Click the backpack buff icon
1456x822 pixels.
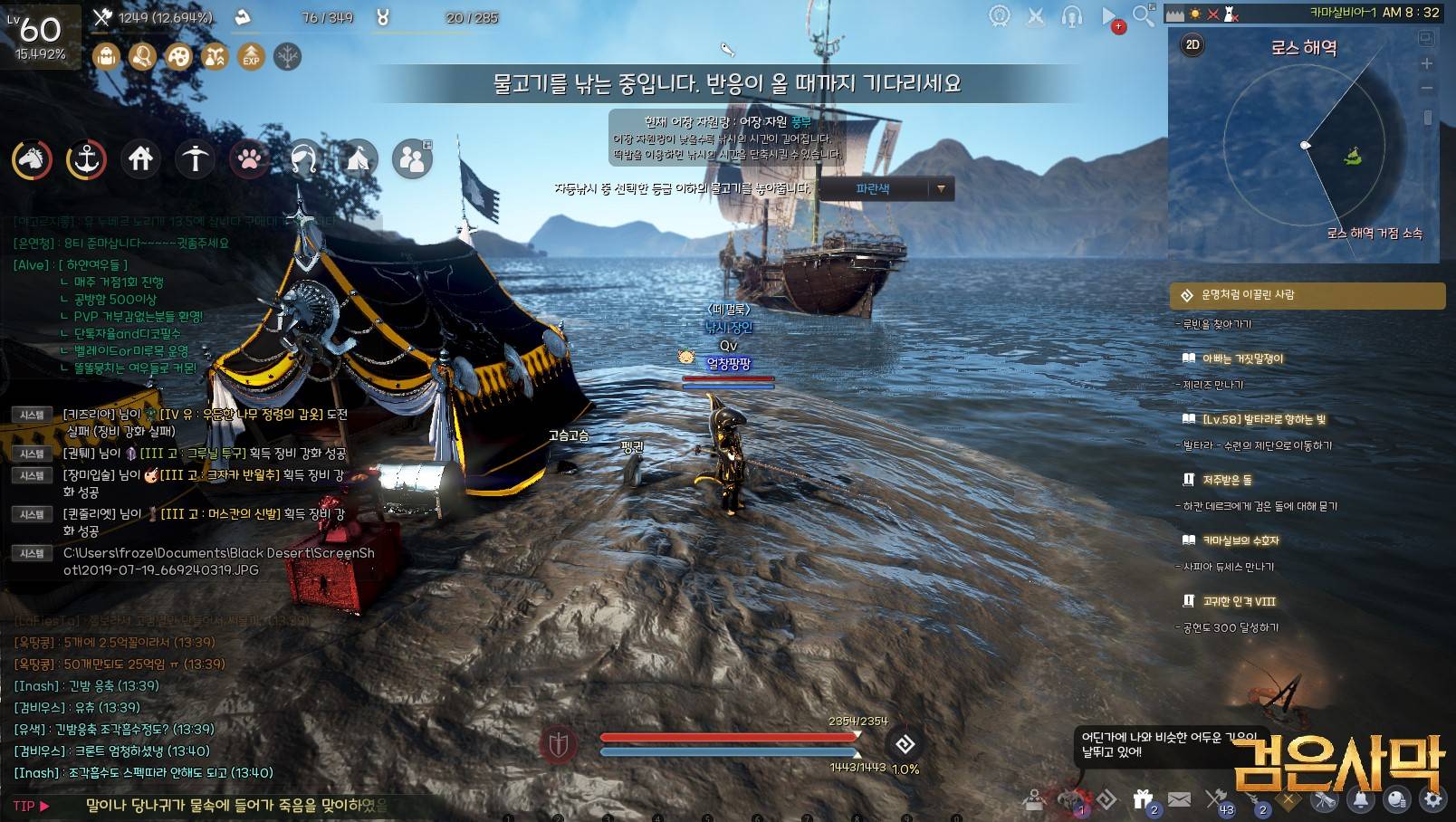[106, 56]
